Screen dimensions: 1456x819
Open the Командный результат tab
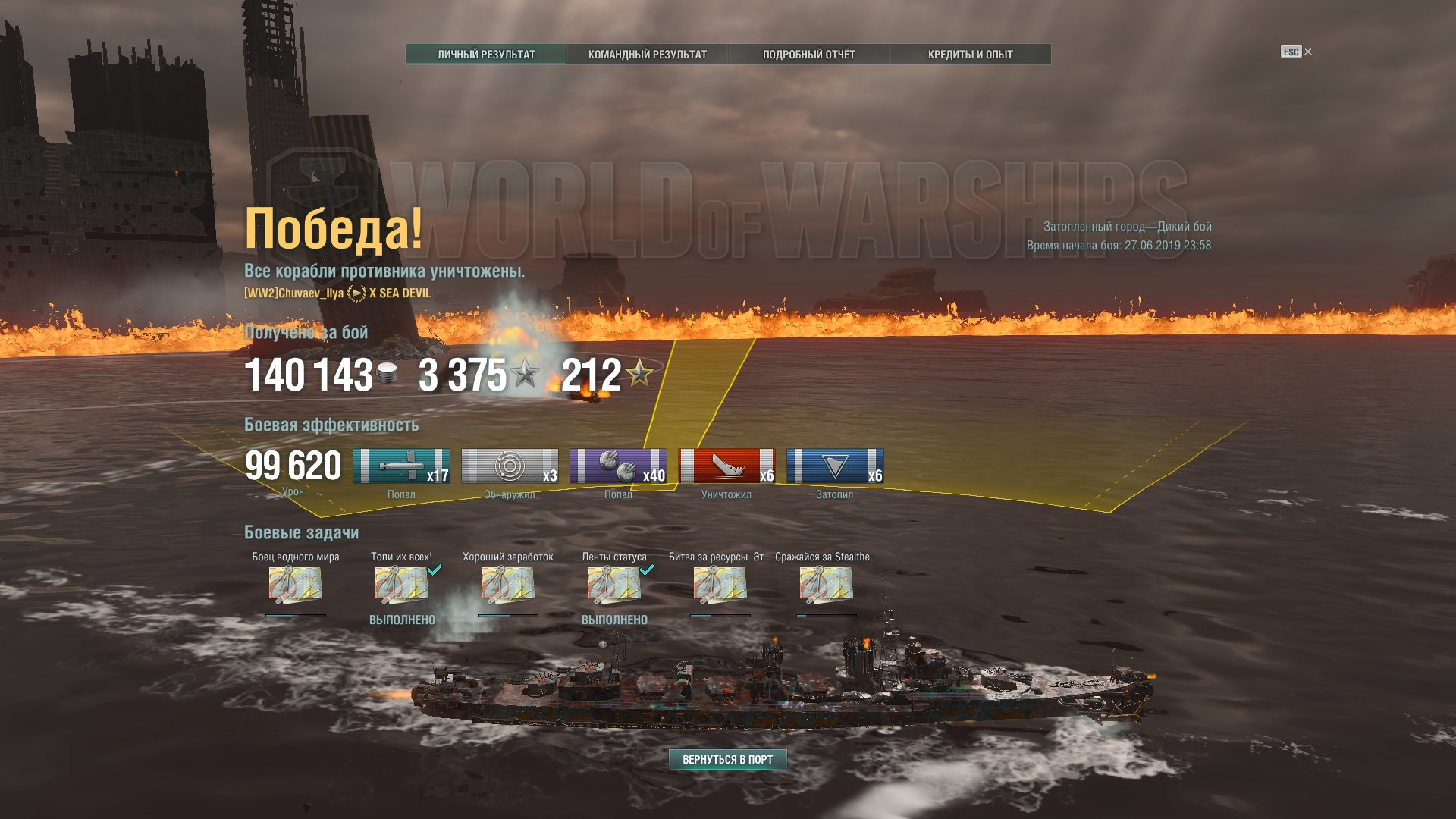[647, 55]
